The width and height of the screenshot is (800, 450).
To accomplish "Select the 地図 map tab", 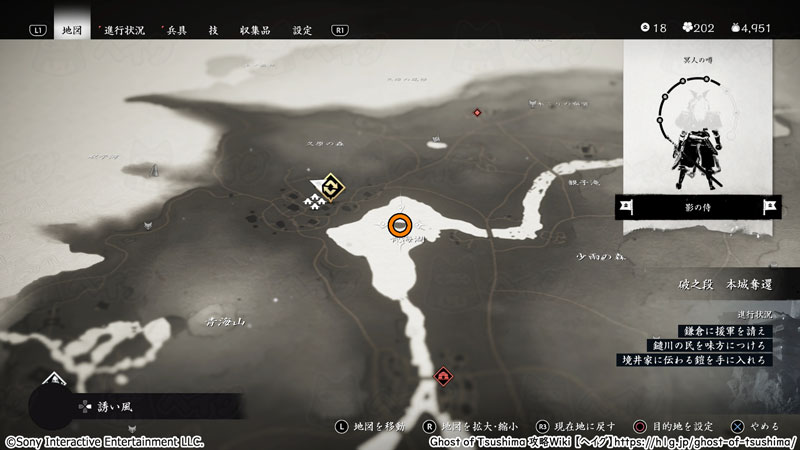I will click(72, 30).
